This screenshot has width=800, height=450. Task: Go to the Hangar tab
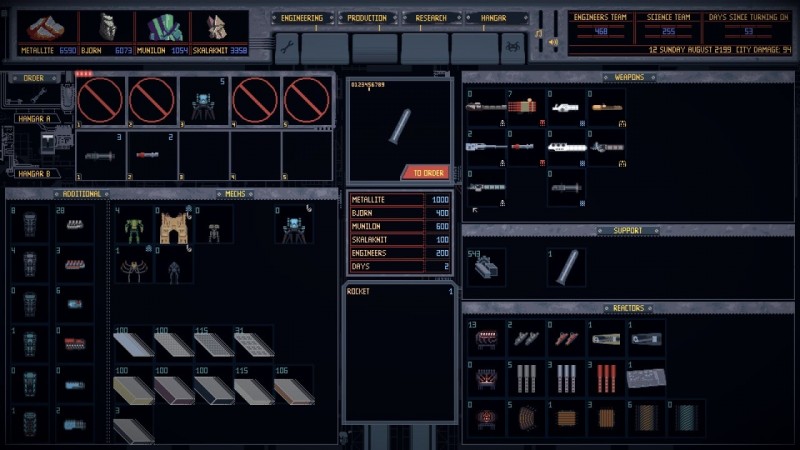494,18
